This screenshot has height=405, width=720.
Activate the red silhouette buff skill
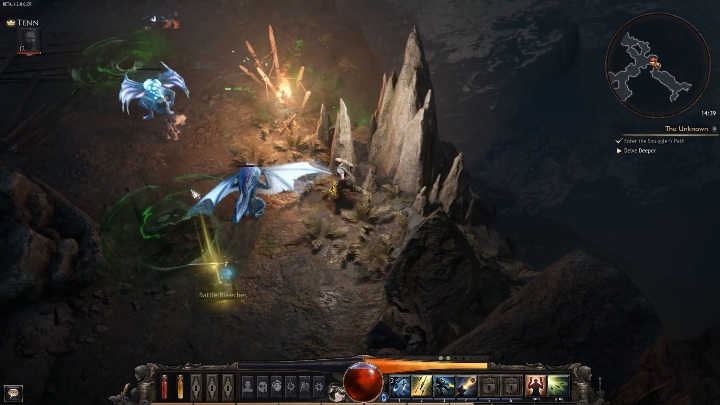click(535, 385)
